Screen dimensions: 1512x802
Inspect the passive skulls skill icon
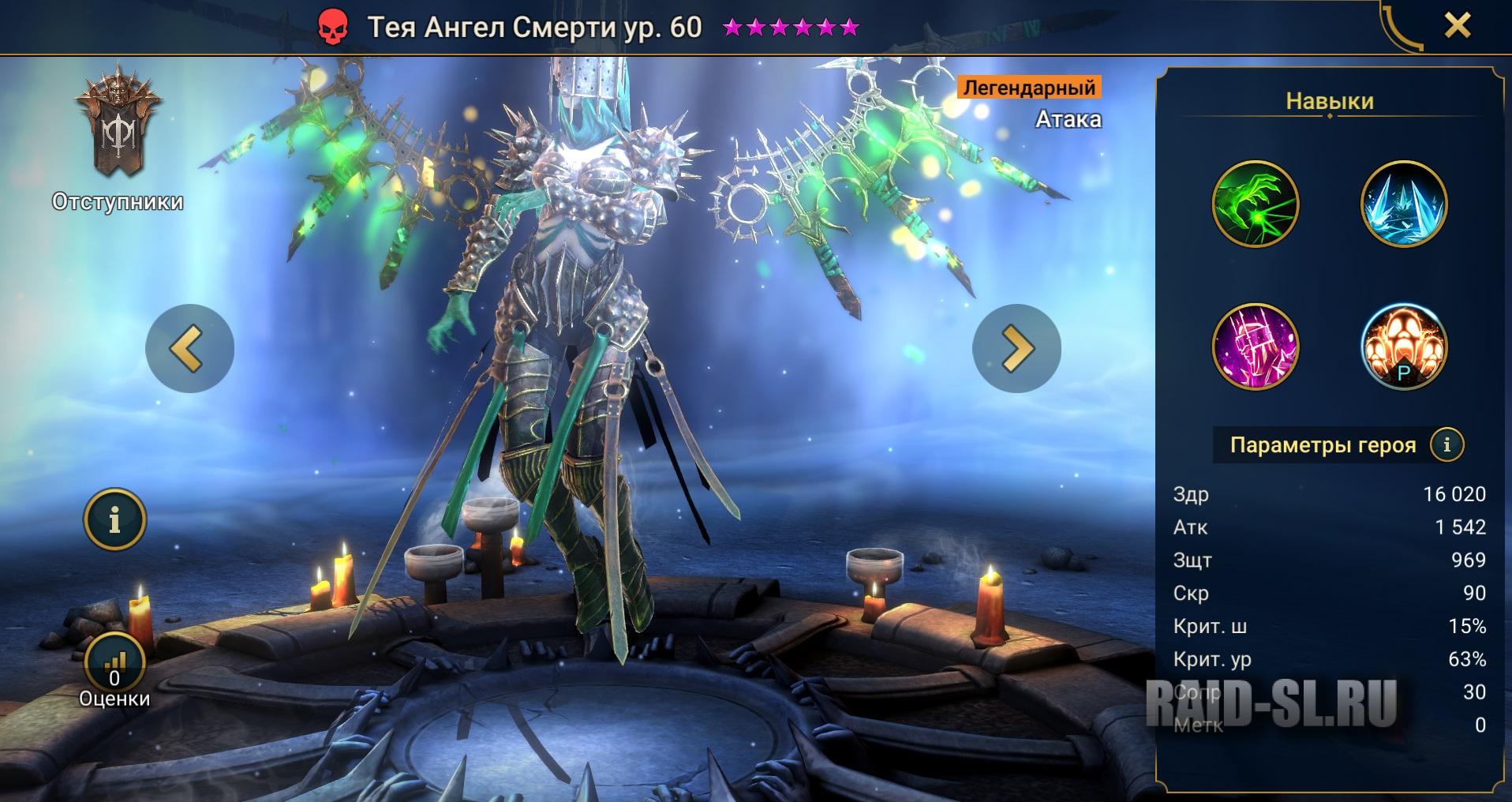pos(1404,347)
